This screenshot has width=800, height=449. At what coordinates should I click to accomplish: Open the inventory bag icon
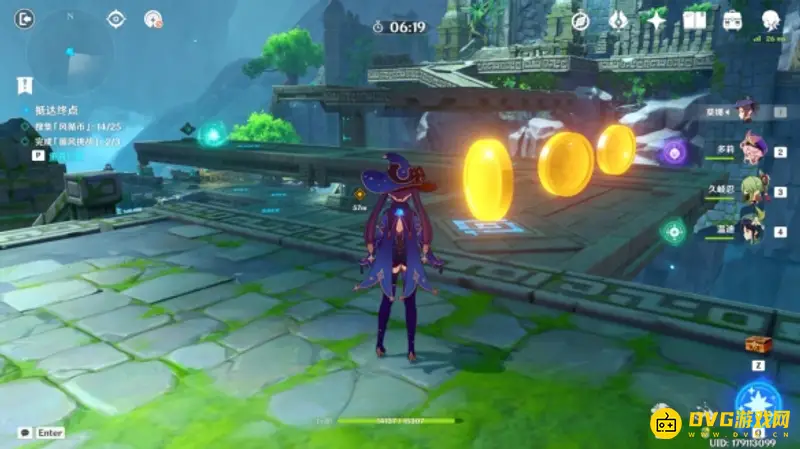point(733,20)
